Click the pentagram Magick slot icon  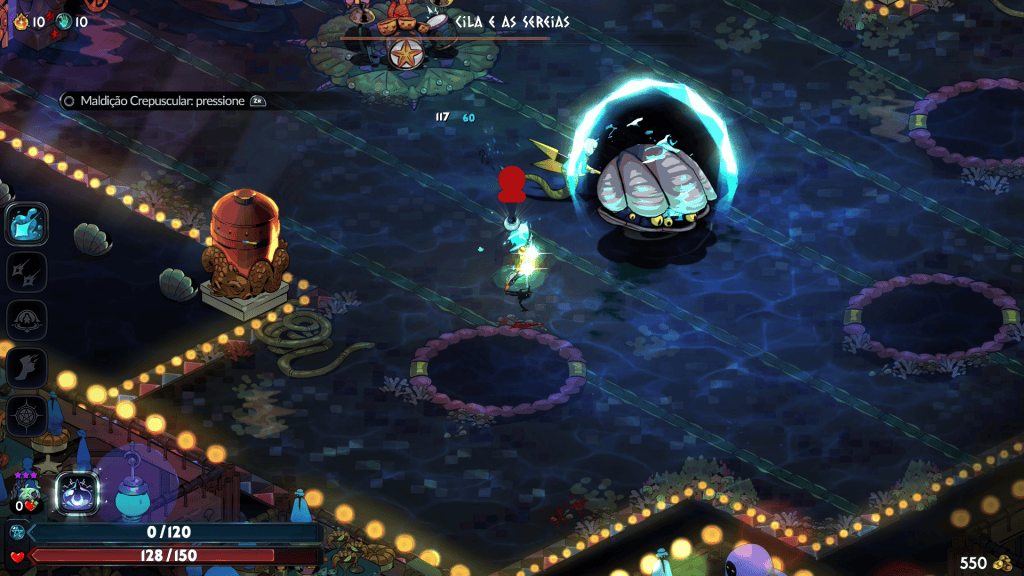24,415
